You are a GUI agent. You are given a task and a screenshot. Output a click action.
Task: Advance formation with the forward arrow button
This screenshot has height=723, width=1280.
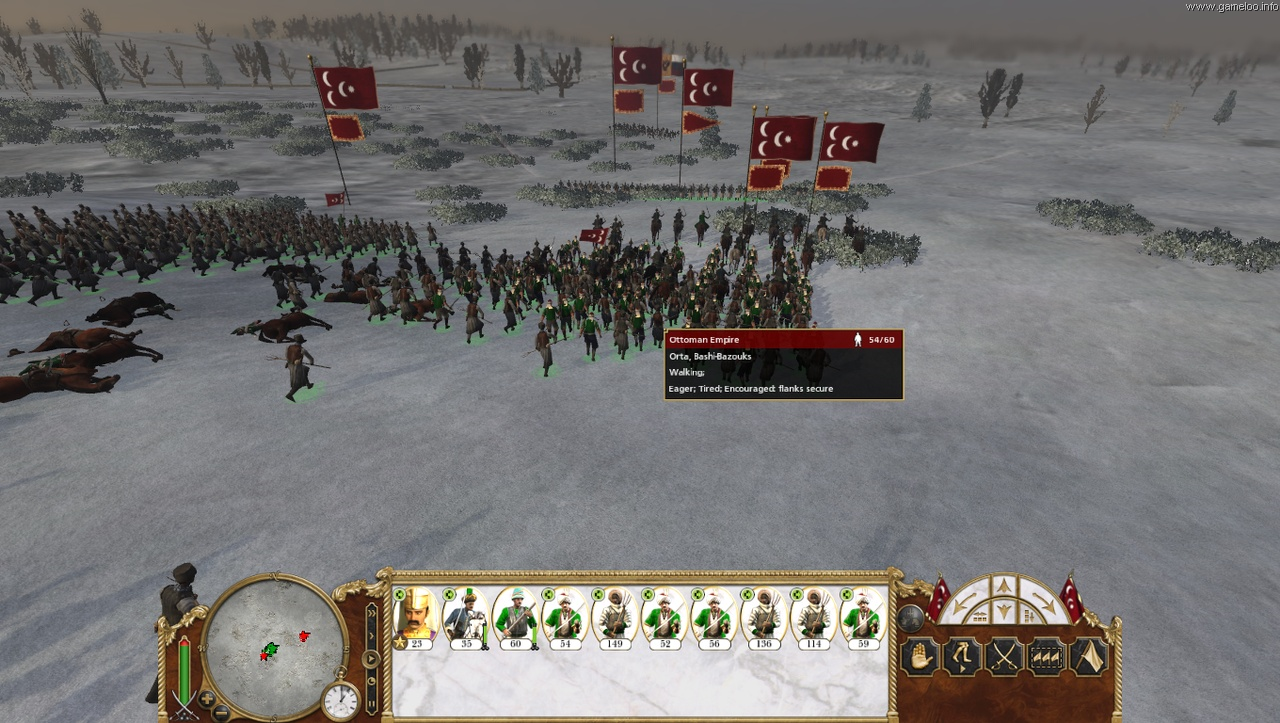tap(1004, 586)
